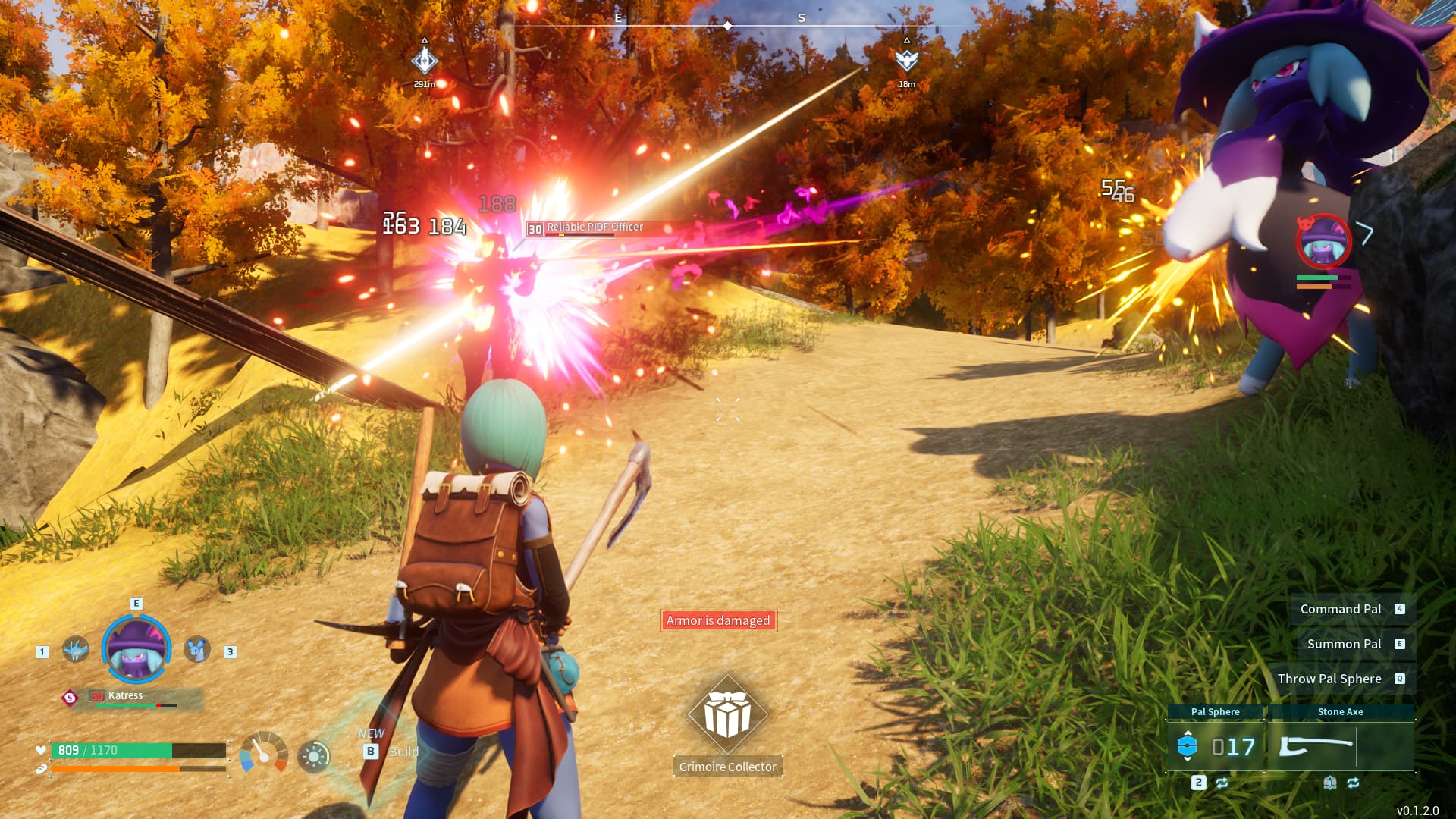Click the Command Pal option

(x=1341, y=609)
